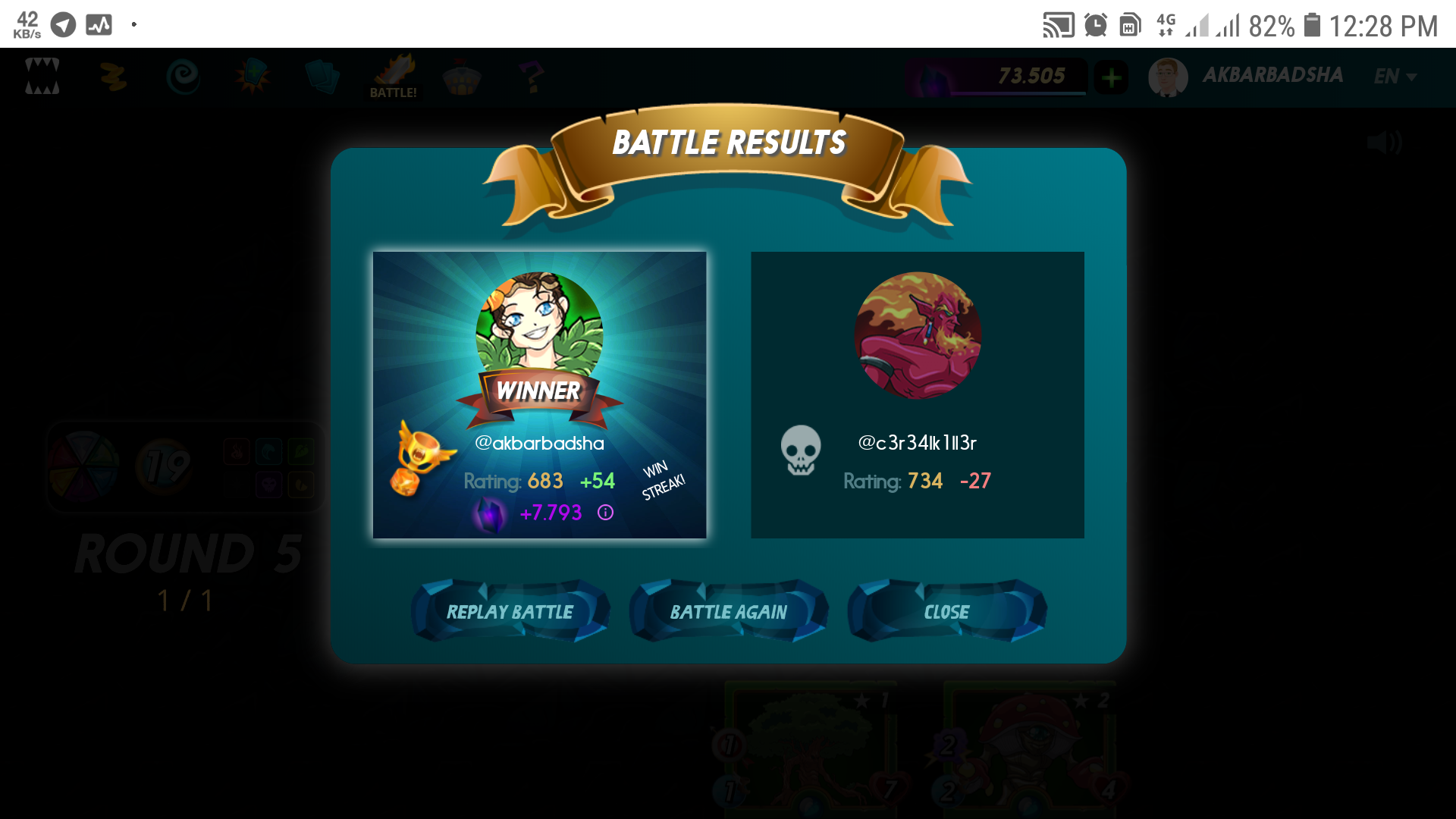Click the info circle next to +7.793
Screen dimensions: 1456x819
coord(604,513)
